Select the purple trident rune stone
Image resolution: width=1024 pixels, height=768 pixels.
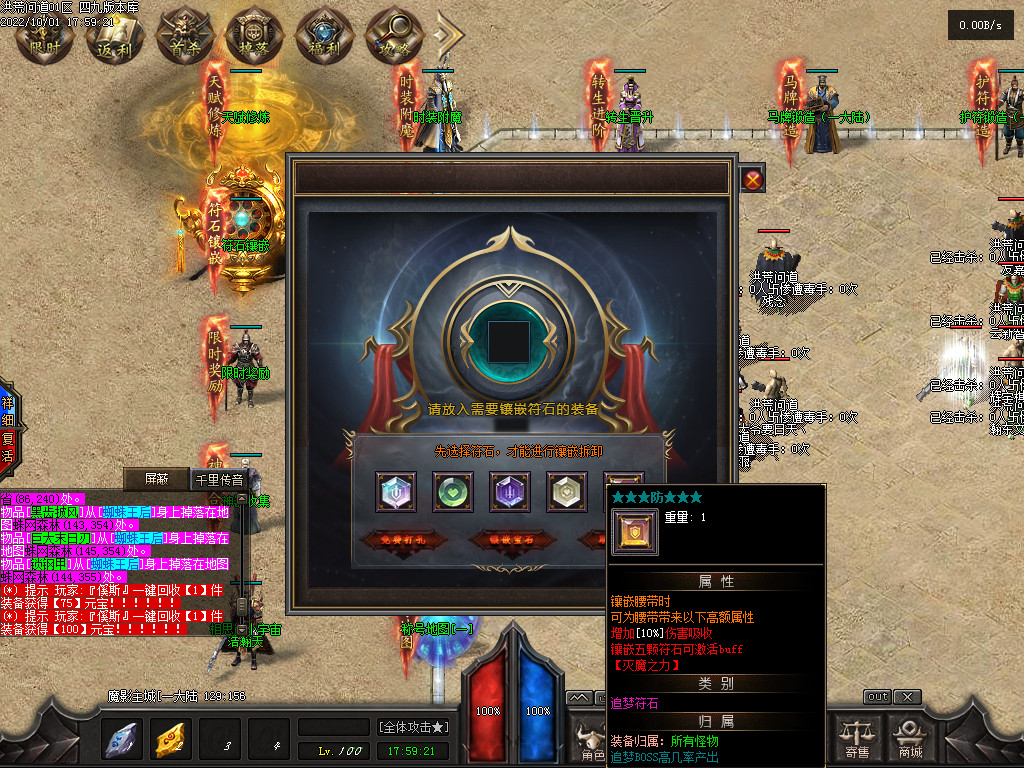(510, 491)
